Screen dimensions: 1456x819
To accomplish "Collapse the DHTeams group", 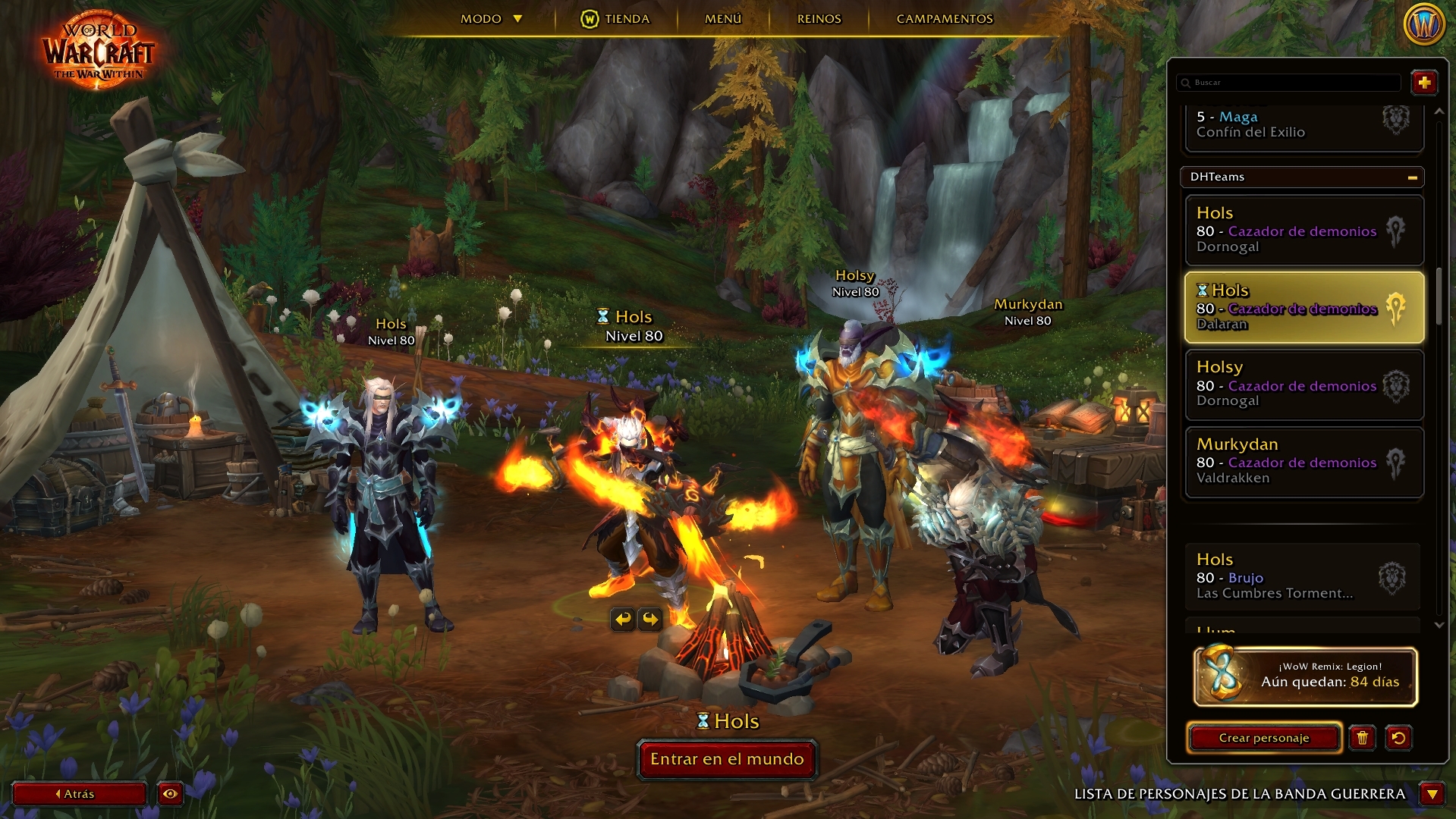I will tap(1412, 177).
